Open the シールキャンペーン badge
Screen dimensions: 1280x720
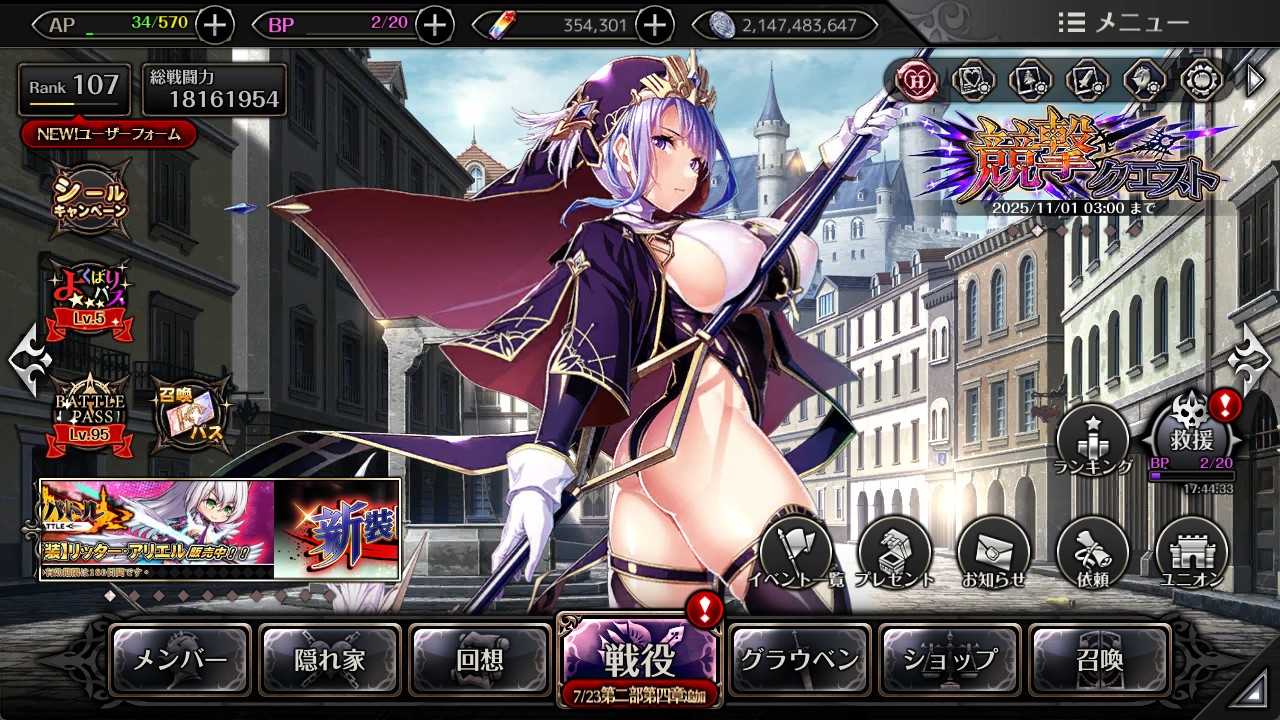tap(90, 197)
